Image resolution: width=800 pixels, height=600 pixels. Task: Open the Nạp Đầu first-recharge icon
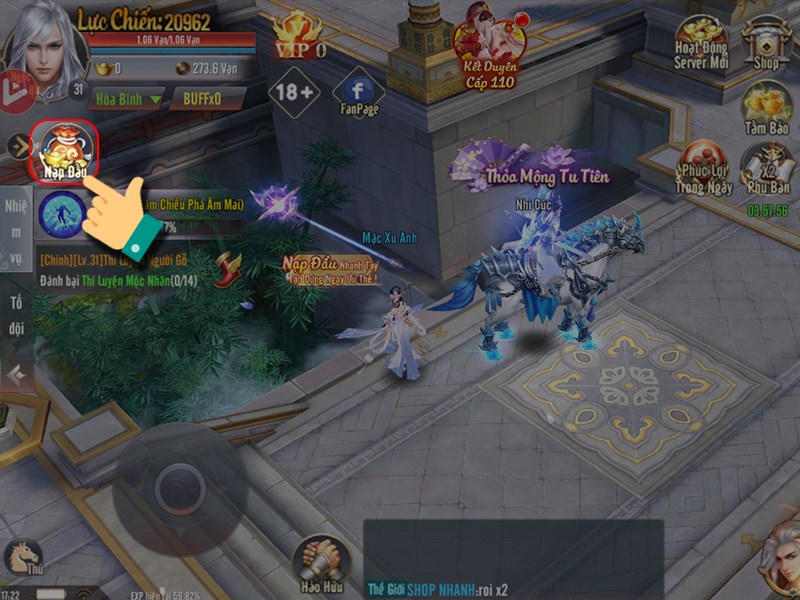coord(66,150)
